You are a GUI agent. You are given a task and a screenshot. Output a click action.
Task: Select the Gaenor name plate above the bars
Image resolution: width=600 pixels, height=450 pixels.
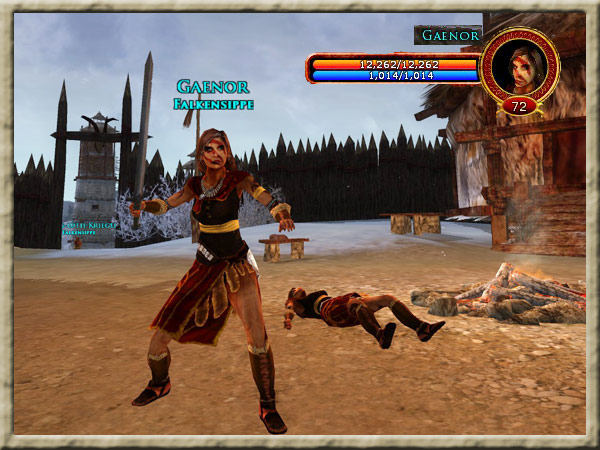(x=447, y=35)
